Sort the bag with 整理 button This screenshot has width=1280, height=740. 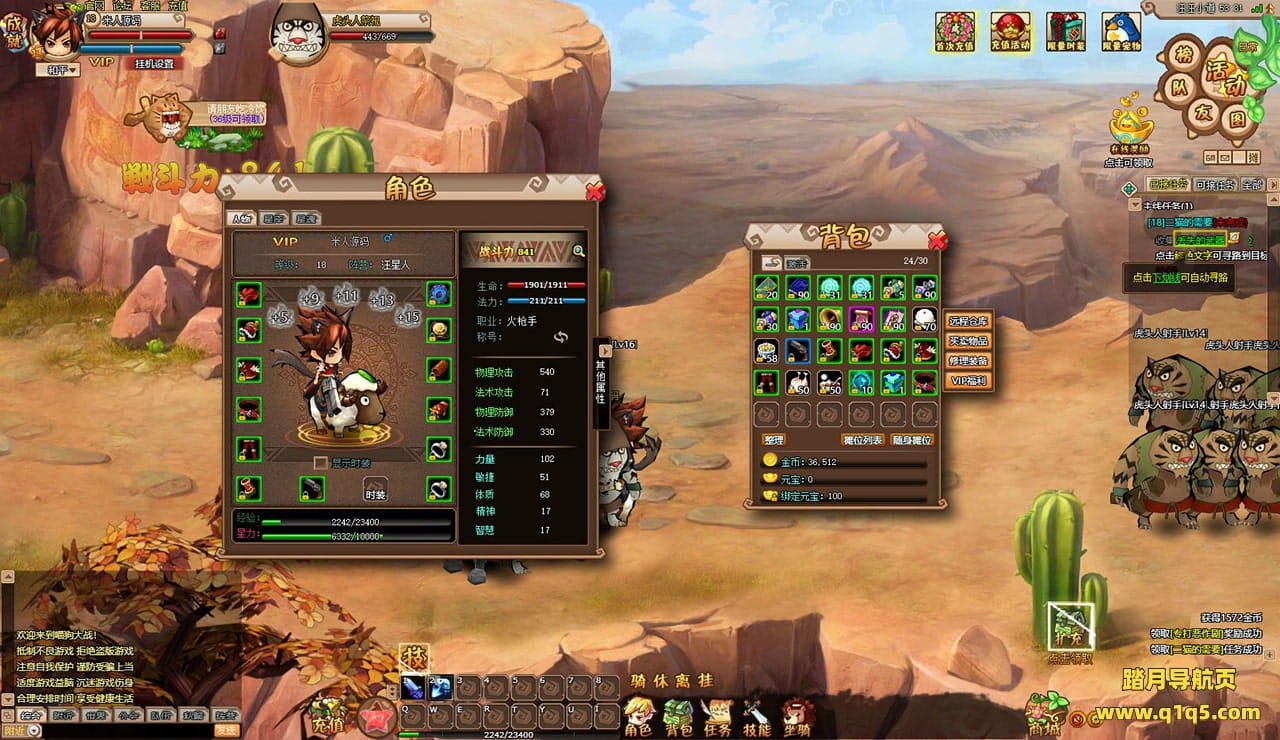click(774, 440)
